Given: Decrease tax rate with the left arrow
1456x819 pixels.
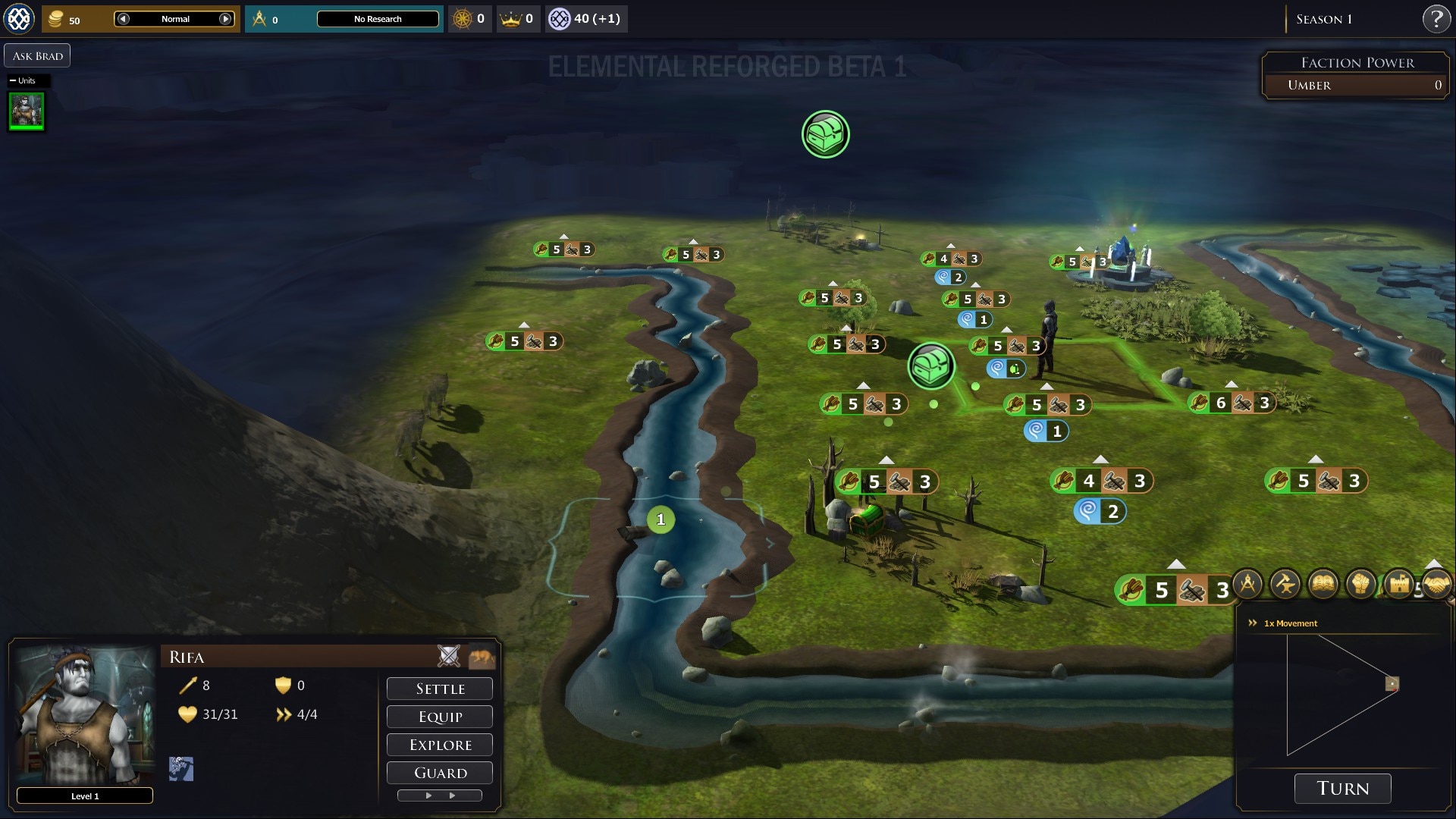Looking at the screenshot, I should 124,19.
